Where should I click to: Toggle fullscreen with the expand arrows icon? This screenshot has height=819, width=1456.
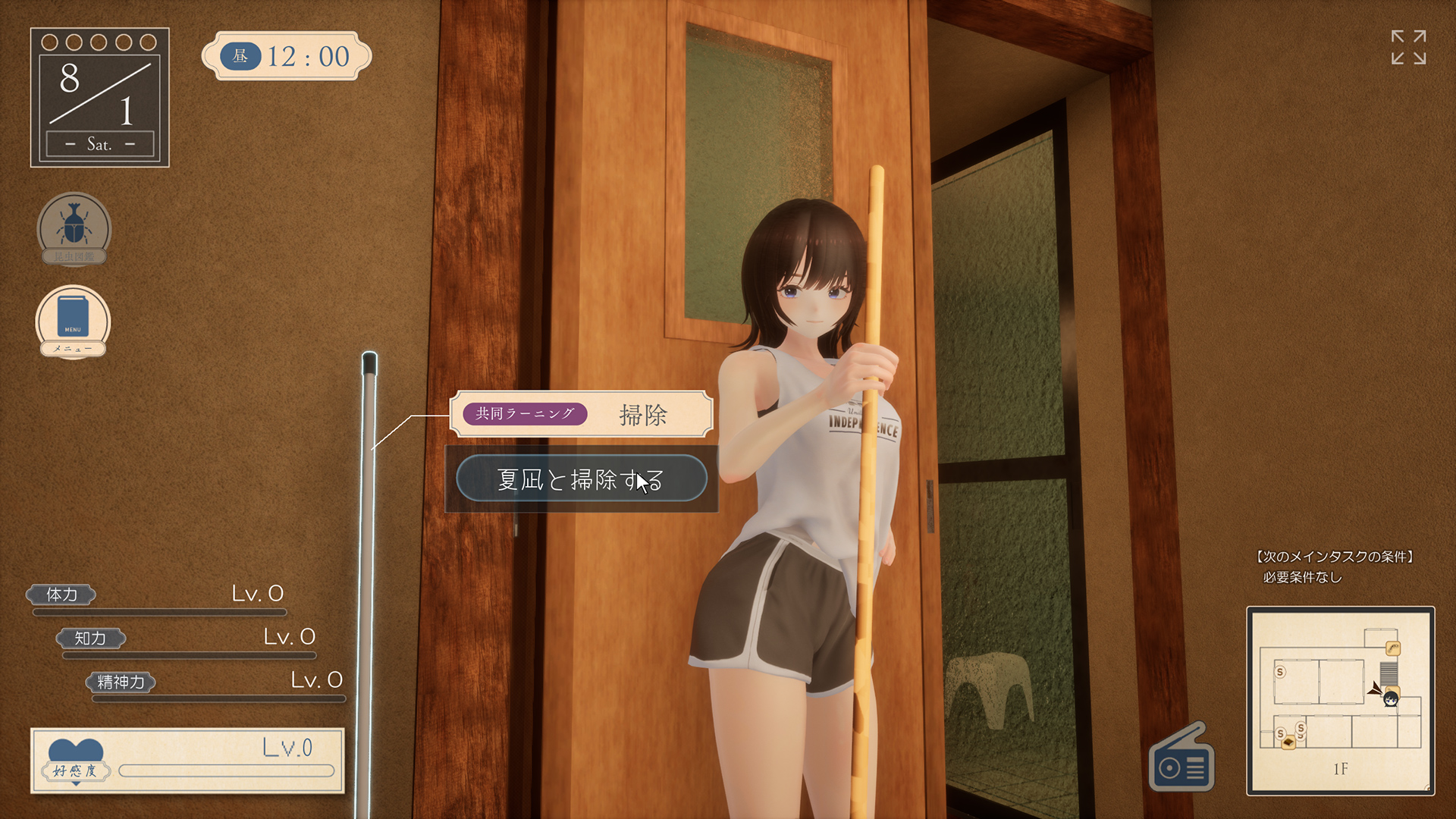[1408, 48]
